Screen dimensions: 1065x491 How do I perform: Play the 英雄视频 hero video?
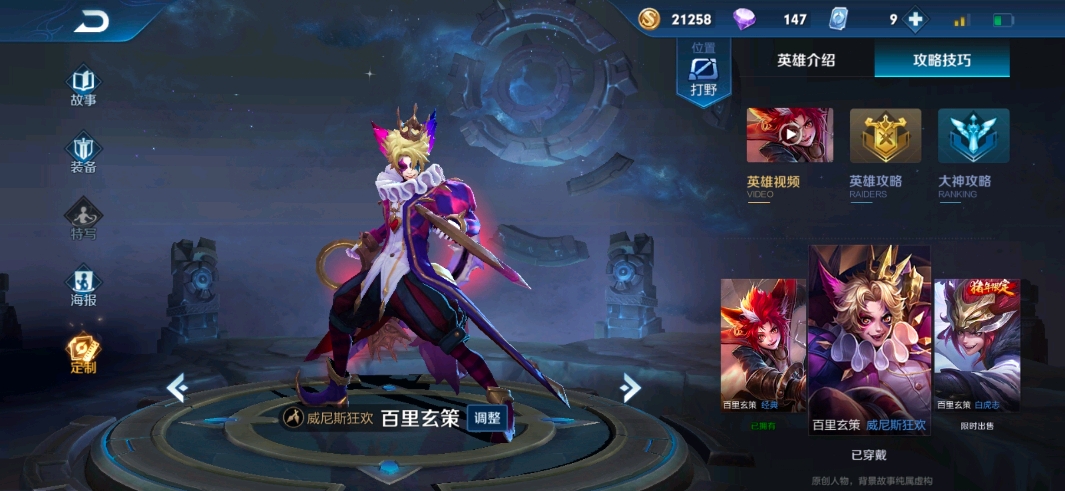tap(789, 136)
